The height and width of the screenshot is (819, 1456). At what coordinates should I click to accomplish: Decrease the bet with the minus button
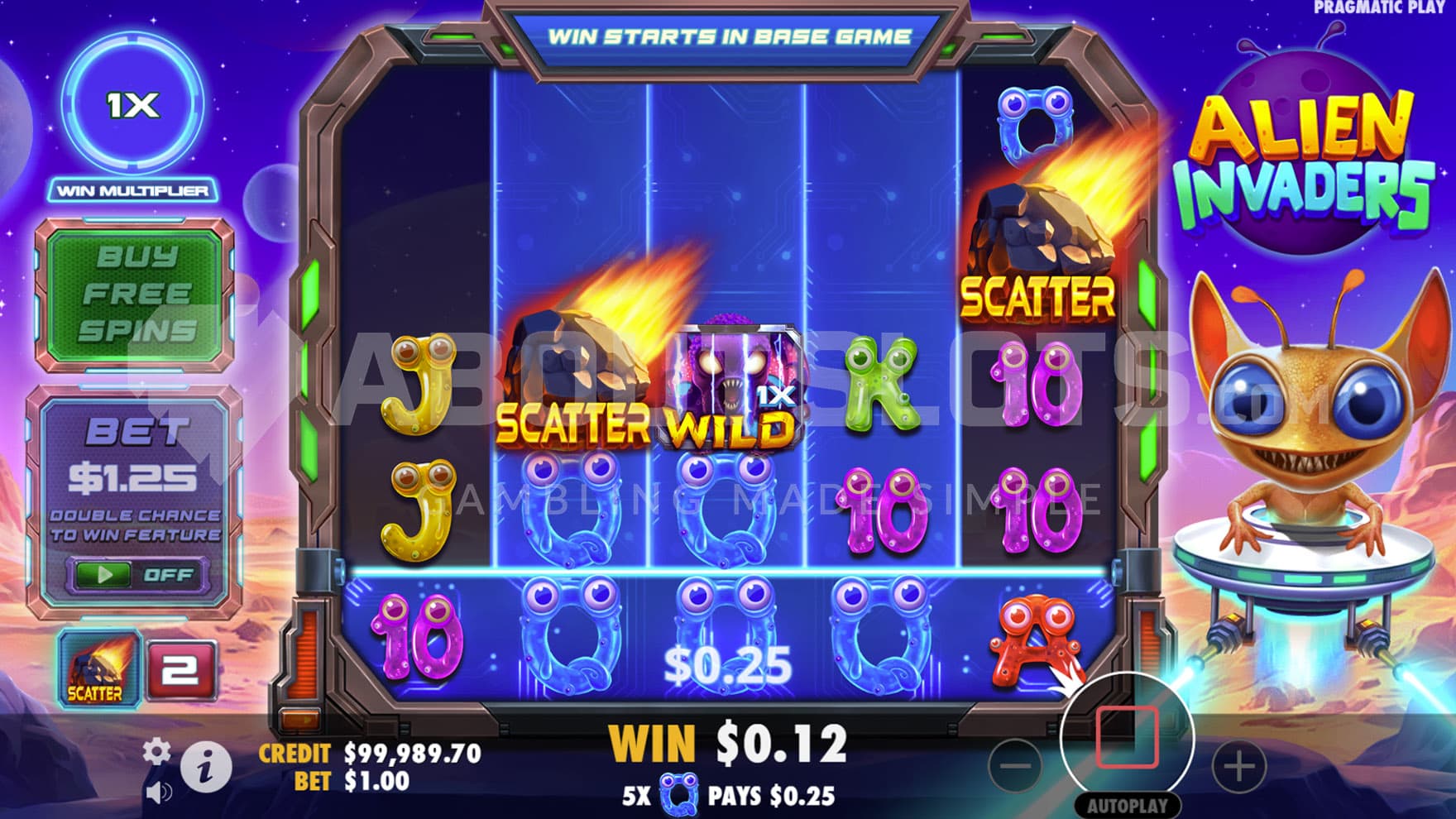pyautogui.click(x=1014, y=765)
